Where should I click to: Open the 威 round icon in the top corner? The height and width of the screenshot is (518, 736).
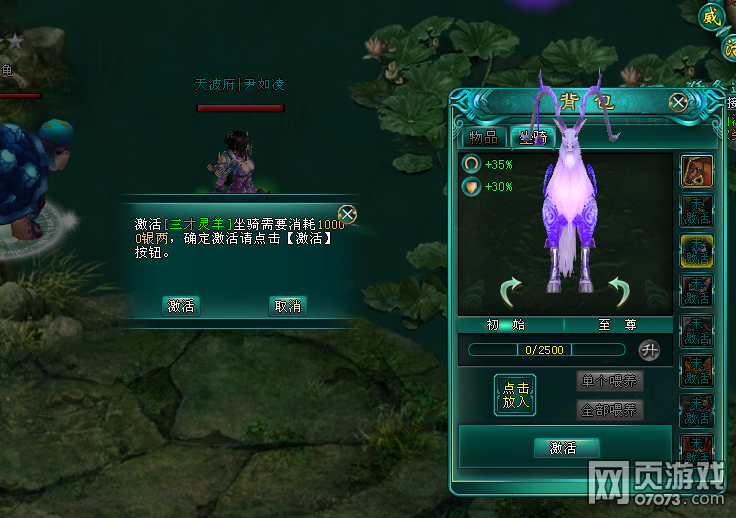click(711, 16)
